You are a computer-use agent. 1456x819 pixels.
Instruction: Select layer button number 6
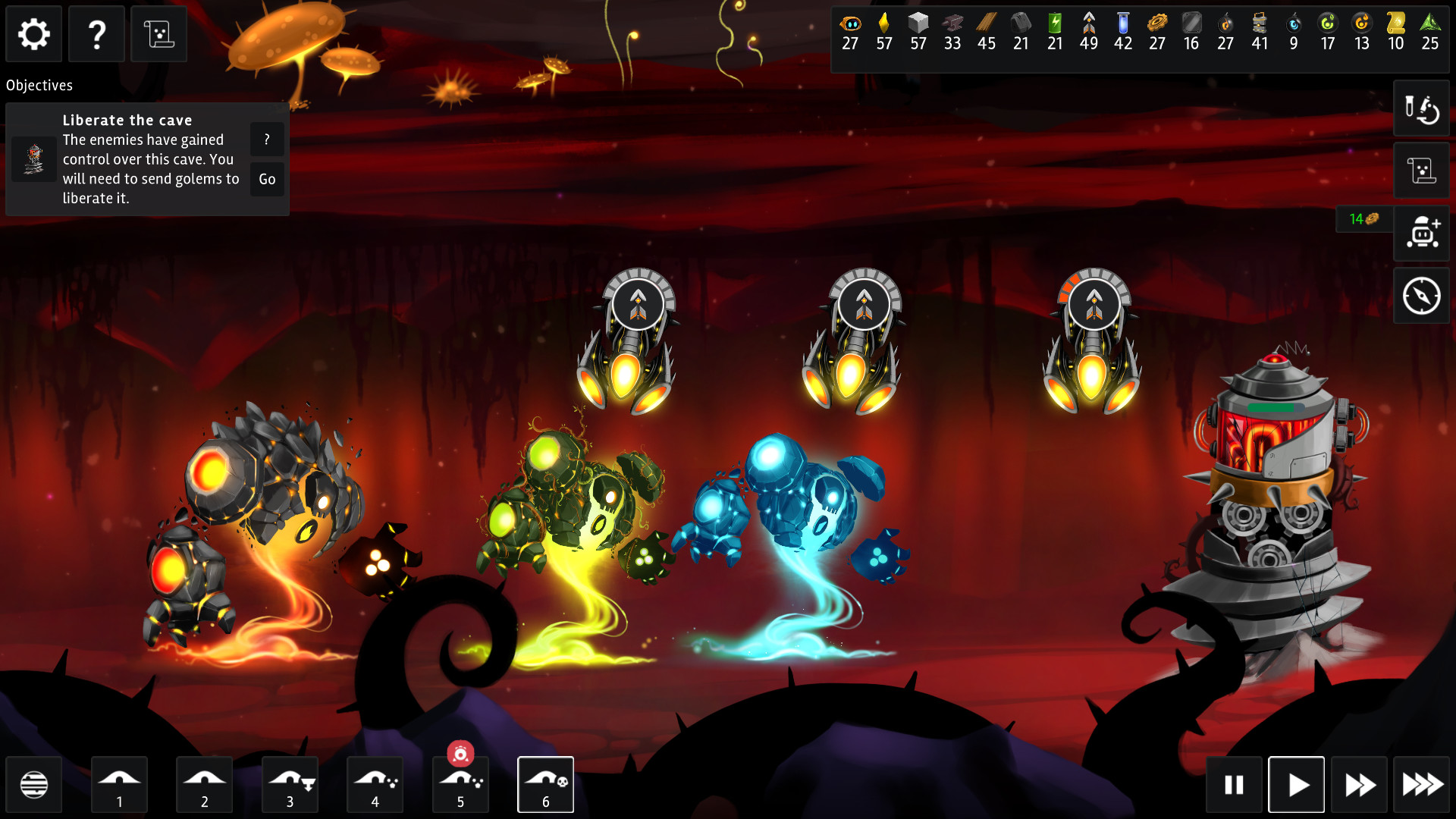545,784
